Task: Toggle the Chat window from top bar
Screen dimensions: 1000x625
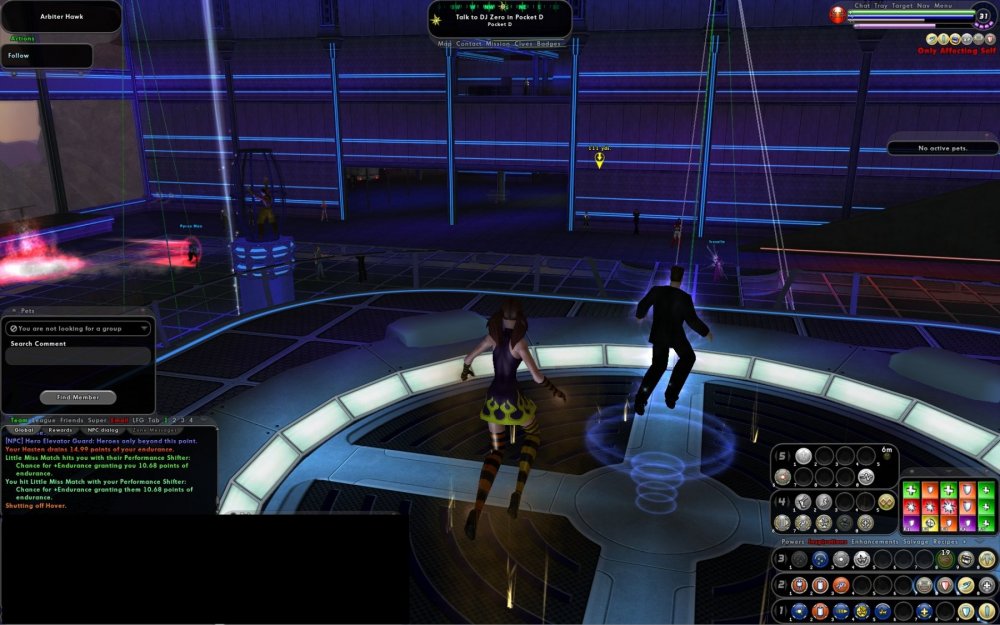Action: tap(862, 5)
